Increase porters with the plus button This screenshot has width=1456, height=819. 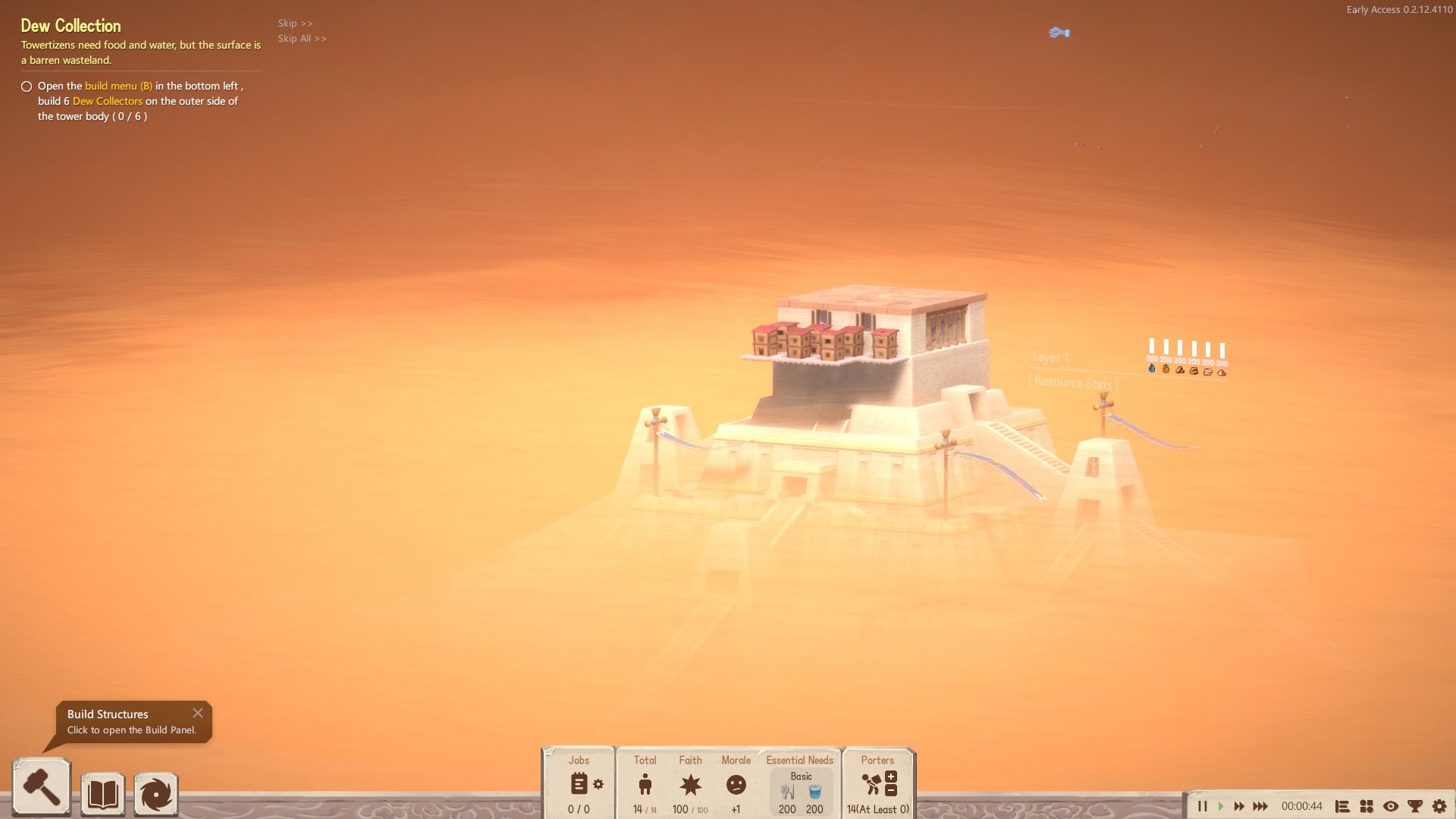click(x=891, y=777)
